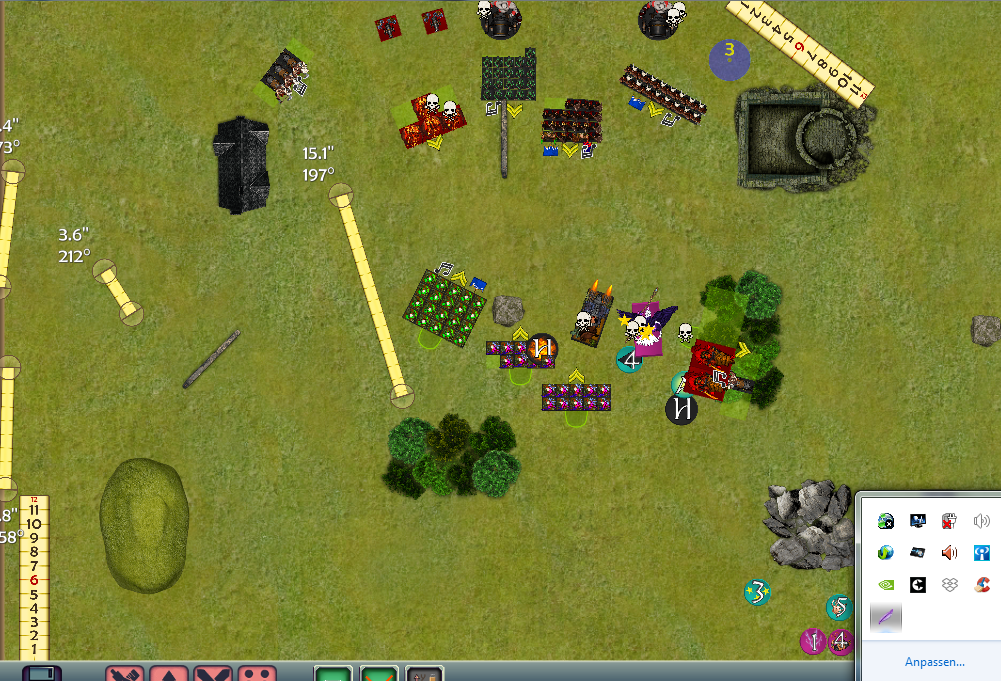The height and width of the screenshot is (681, 1001).
Task: Click the Dropbox icon in system tray
Action: coord(949,585)
